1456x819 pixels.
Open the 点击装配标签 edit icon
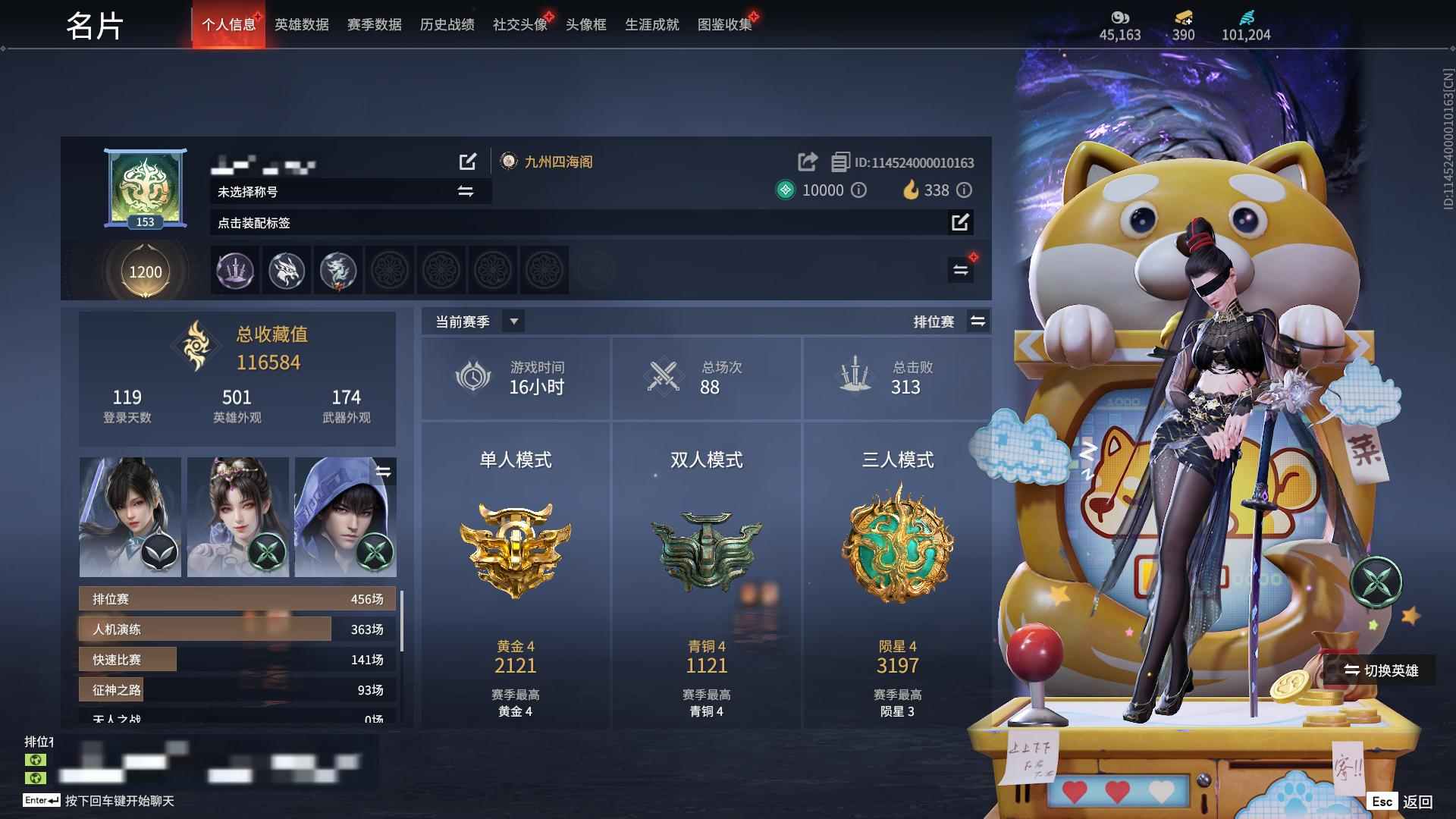962,223
